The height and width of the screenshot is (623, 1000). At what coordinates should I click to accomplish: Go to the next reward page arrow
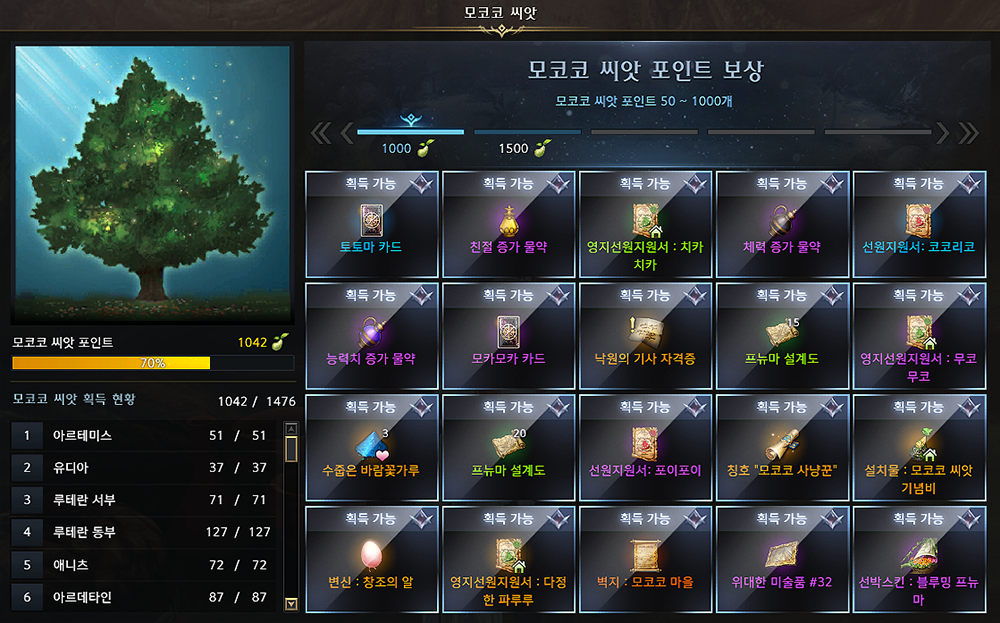click(942, 132)
